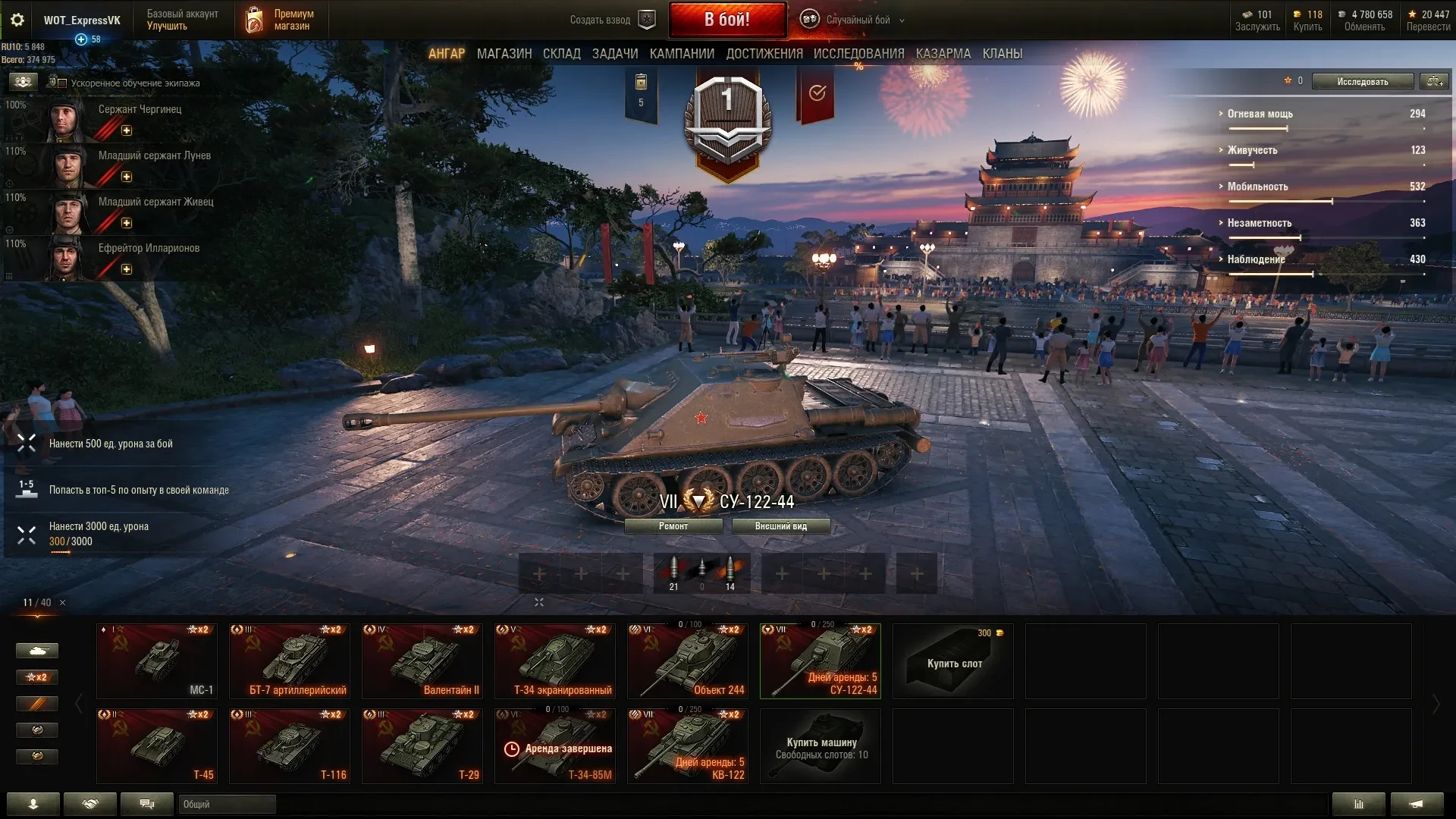Go to the ИССЛЕДОВАНИЯ tab
This screenshot has height=819, width=1456.
pos(858,54)
